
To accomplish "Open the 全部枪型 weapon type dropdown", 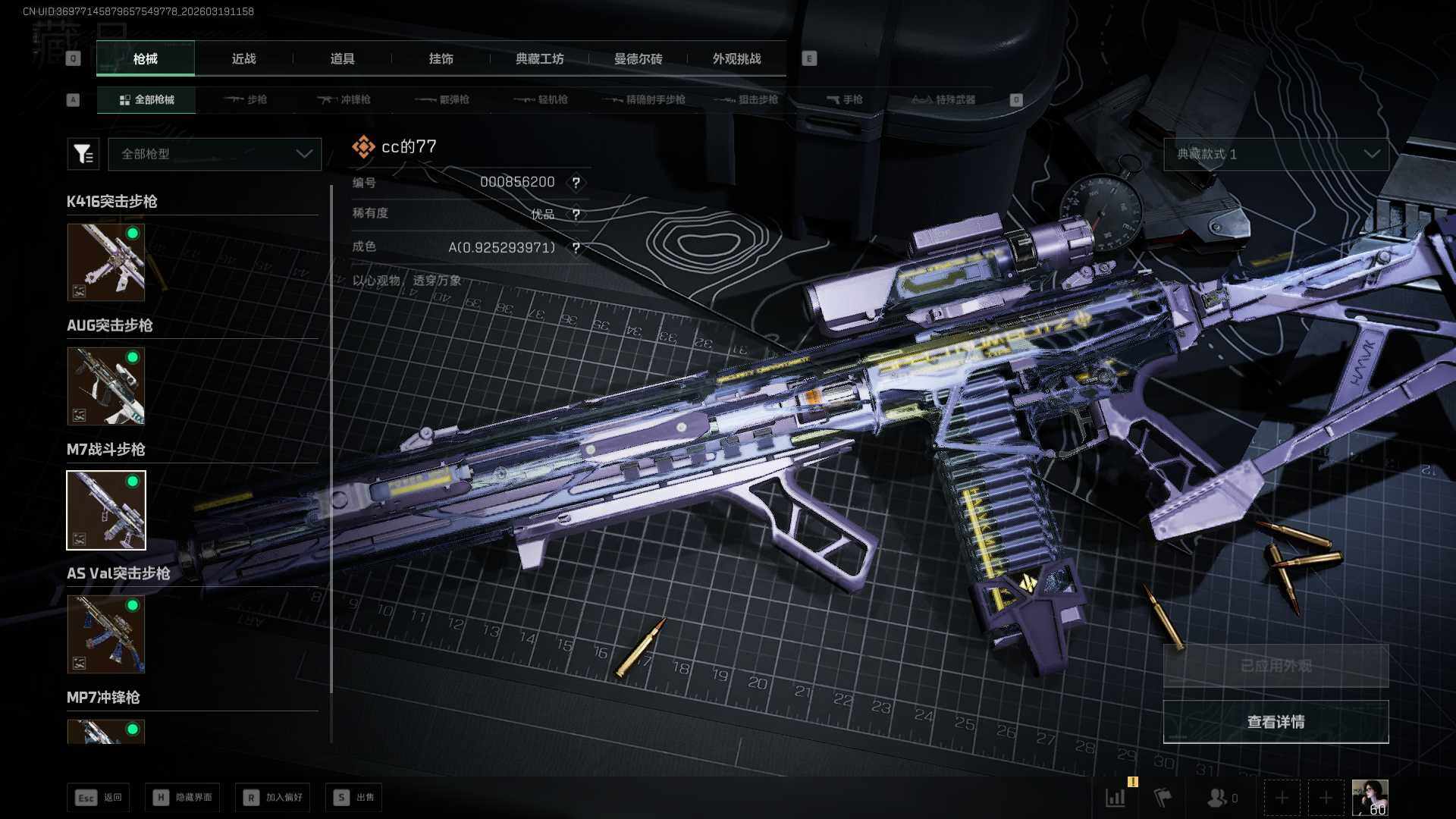I will coord(215,154).
